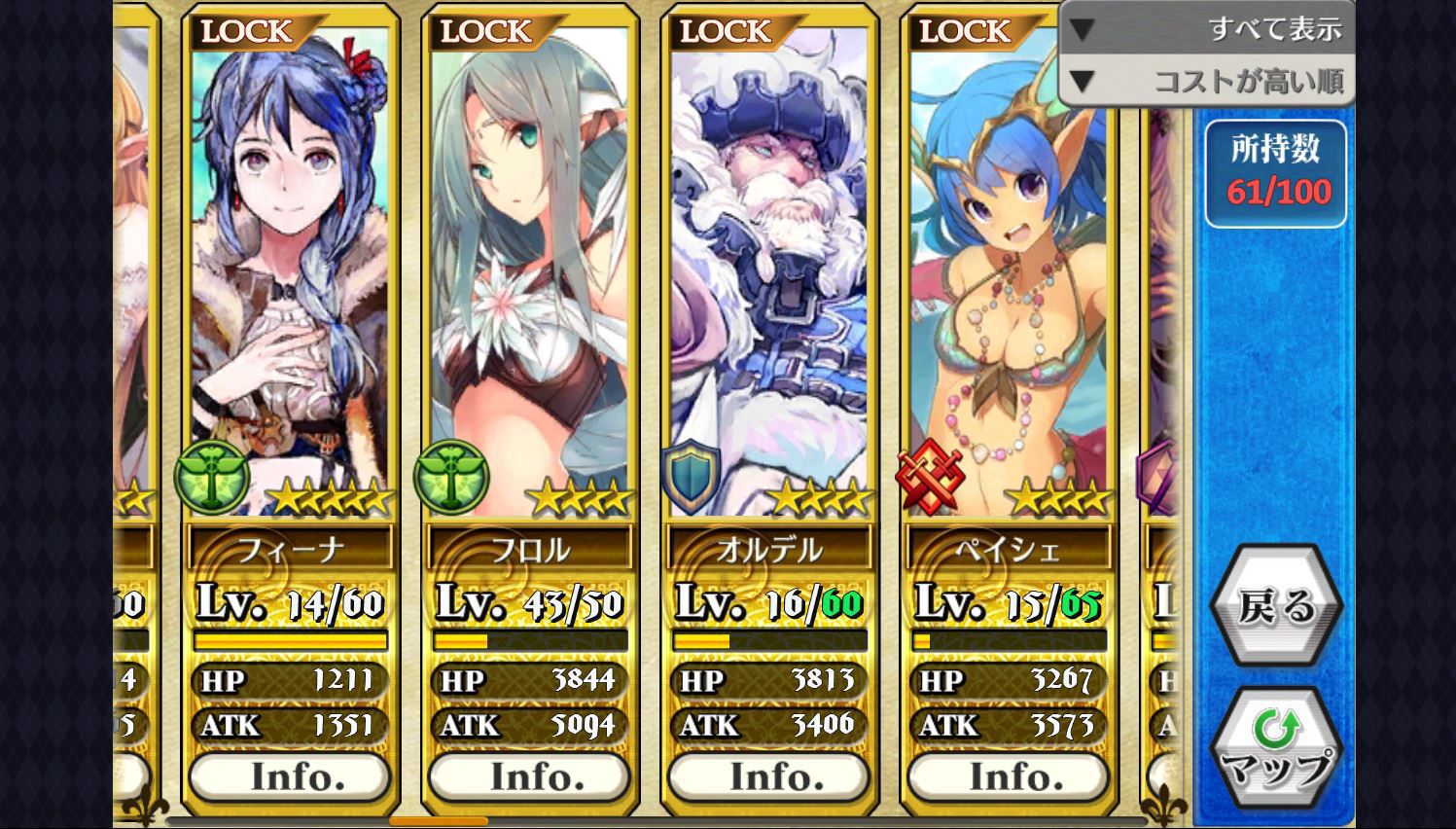Open Info for ペイシェ

(x=1009, y=776)
